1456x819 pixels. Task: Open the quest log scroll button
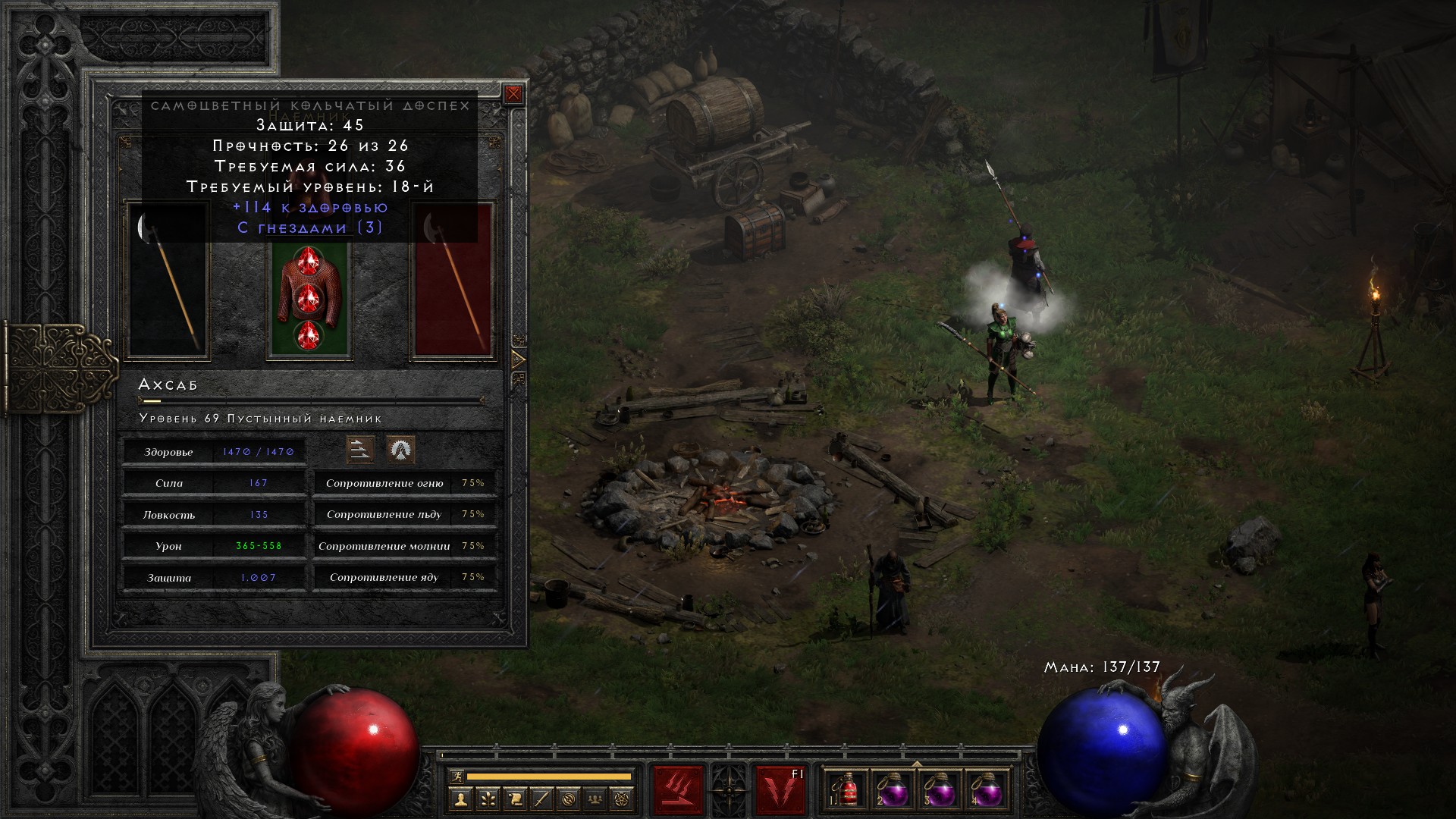[x=515, y=799]
